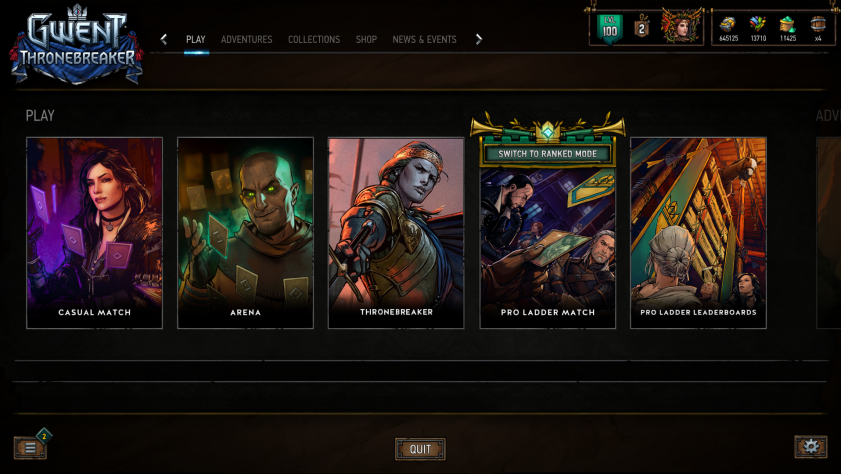Switch to Ranked Mode

click(x=547, y=154)
